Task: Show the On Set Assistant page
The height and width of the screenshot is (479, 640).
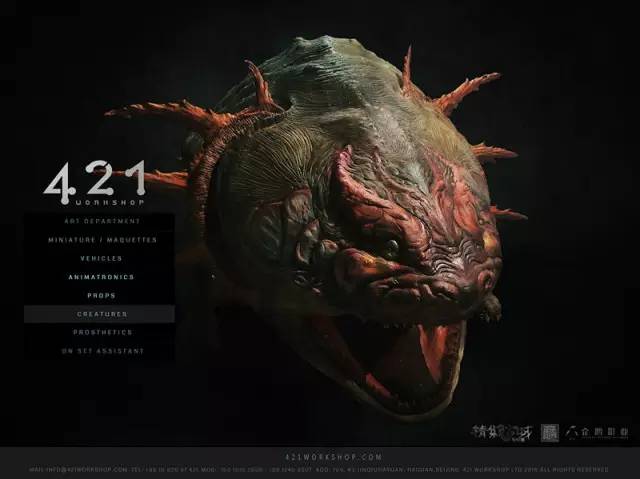Action: (101, 351)
